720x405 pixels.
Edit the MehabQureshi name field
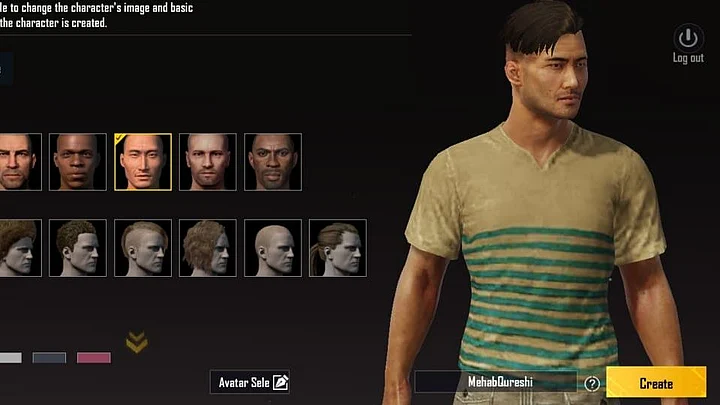coord(495,383)
